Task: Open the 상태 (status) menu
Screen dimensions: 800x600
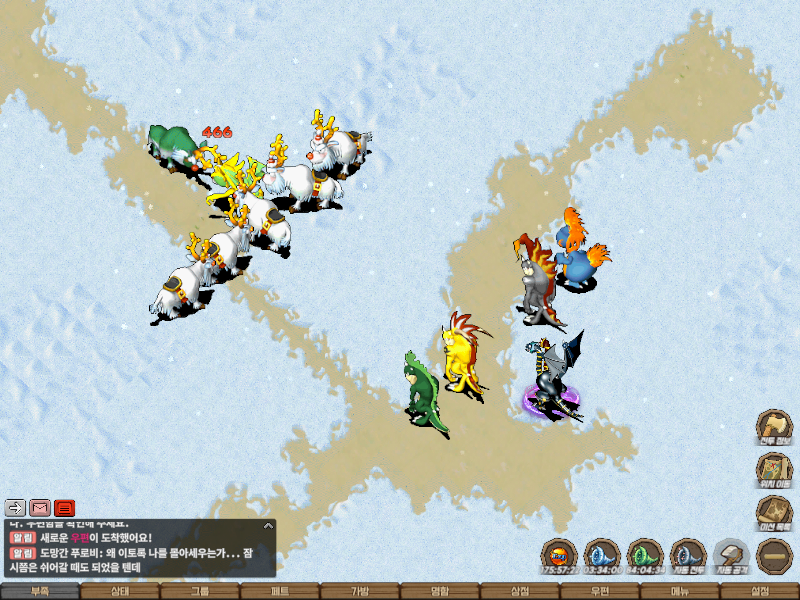Action: (120, 591)
